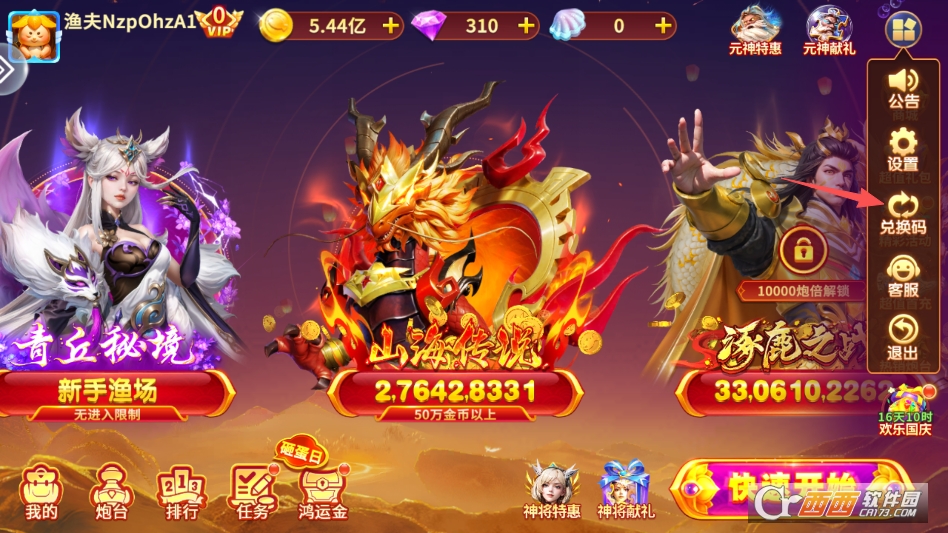
Task: Add shells using the plus button
Action: 663,26
